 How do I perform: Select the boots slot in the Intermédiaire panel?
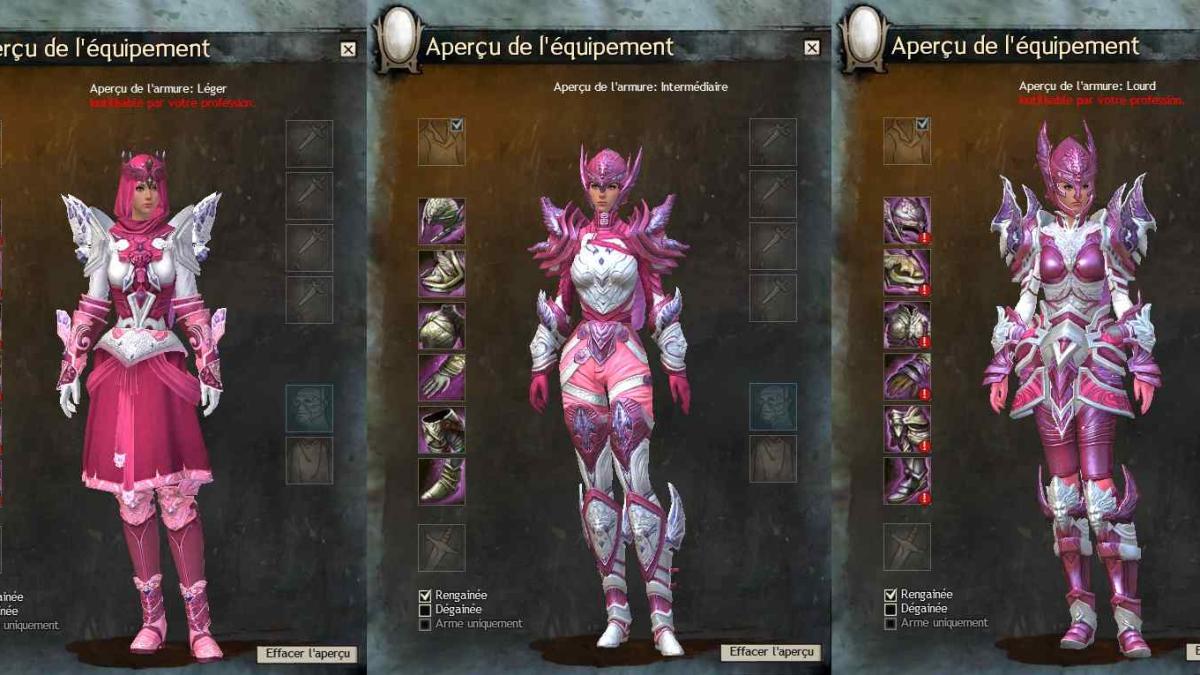441,481
